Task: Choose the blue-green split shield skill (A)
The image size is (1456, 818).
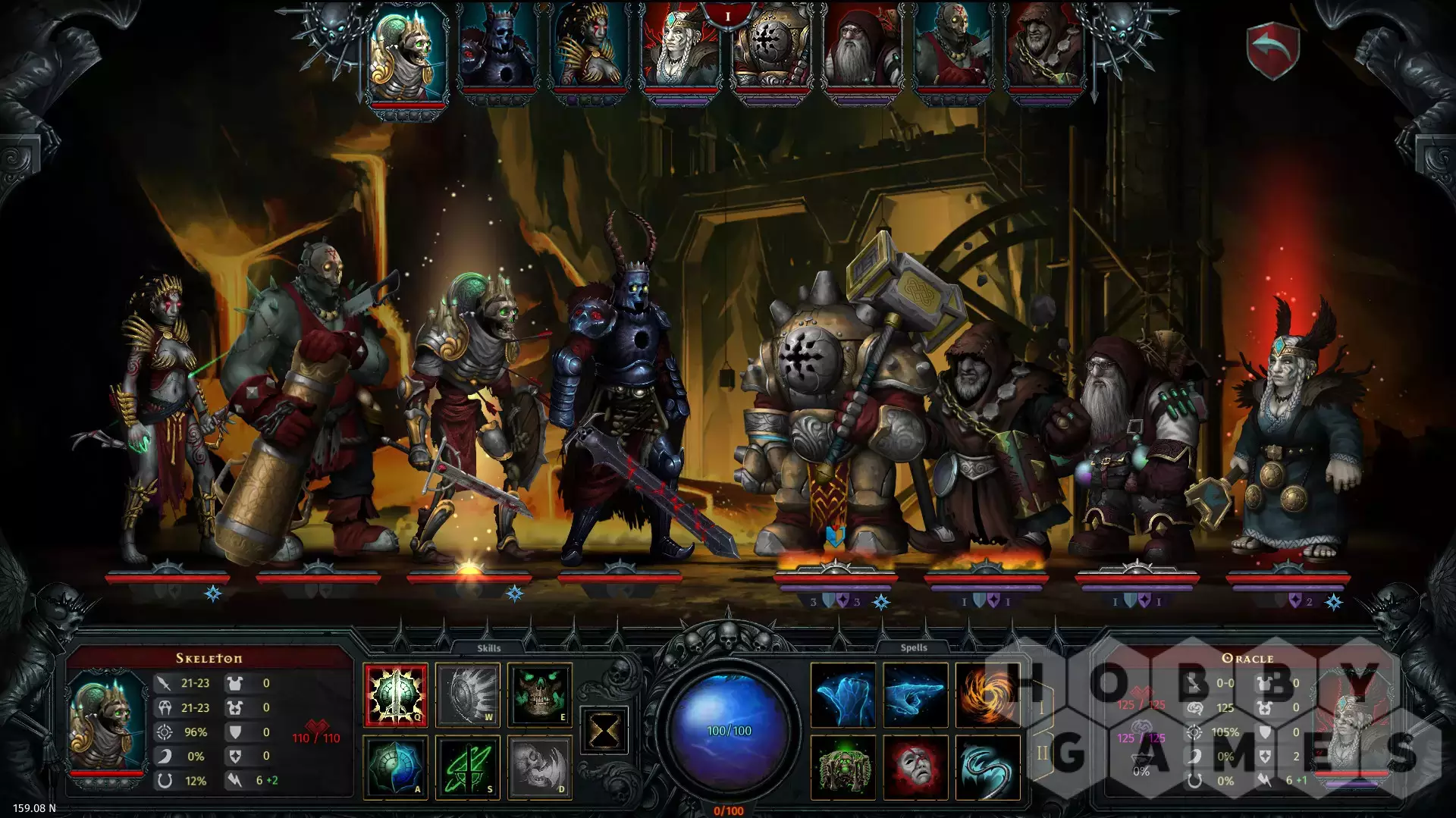Action: coord(395,767)
